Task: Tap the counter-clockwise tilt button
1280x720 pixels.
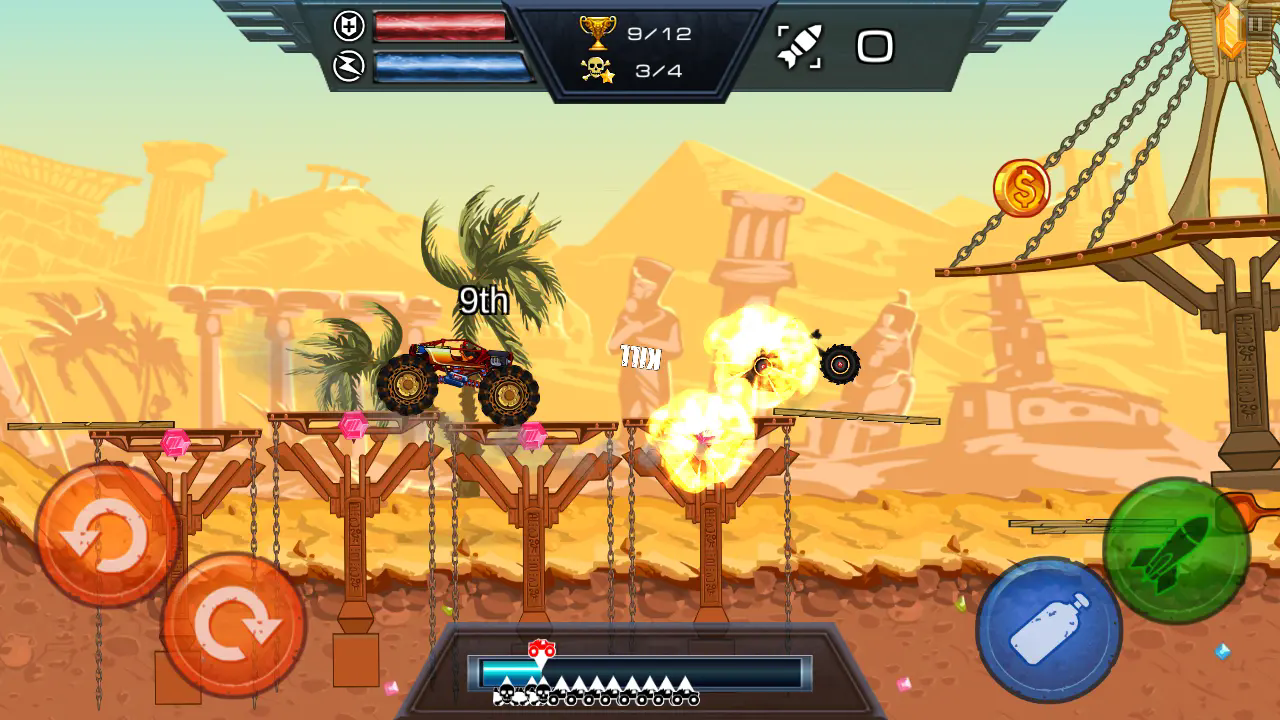Action: [105, 535]
